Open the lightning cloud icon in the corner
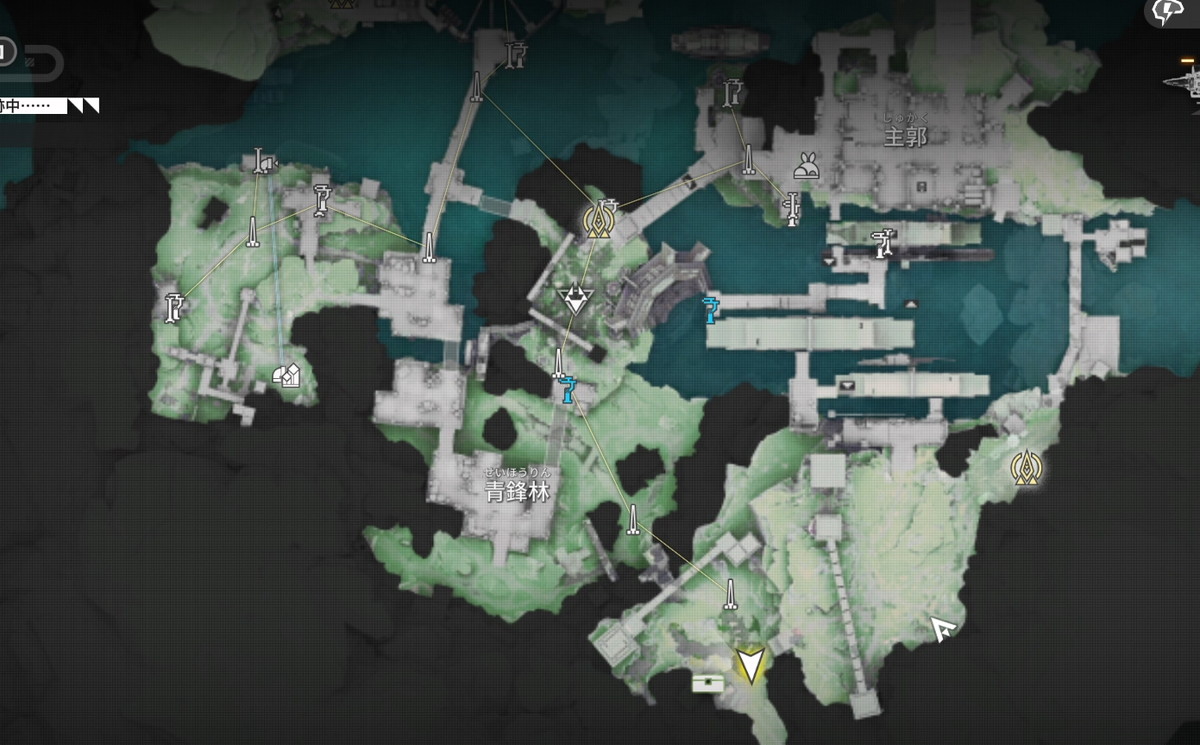 tap(1168, 12)
